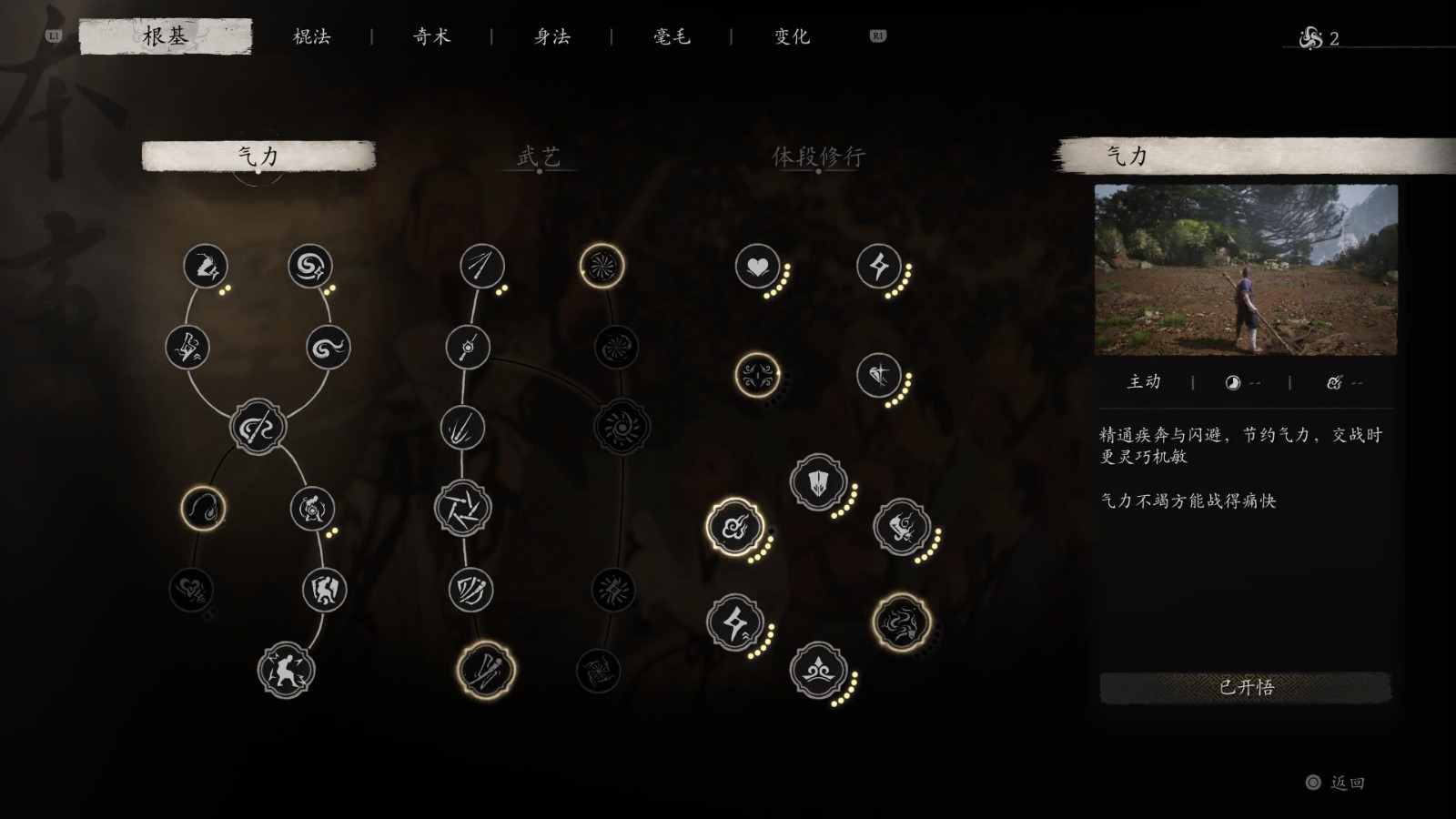Select the glowing radial burst node
The height and width of the screenshot is (819, 1456).
click(x=602, y=266)
